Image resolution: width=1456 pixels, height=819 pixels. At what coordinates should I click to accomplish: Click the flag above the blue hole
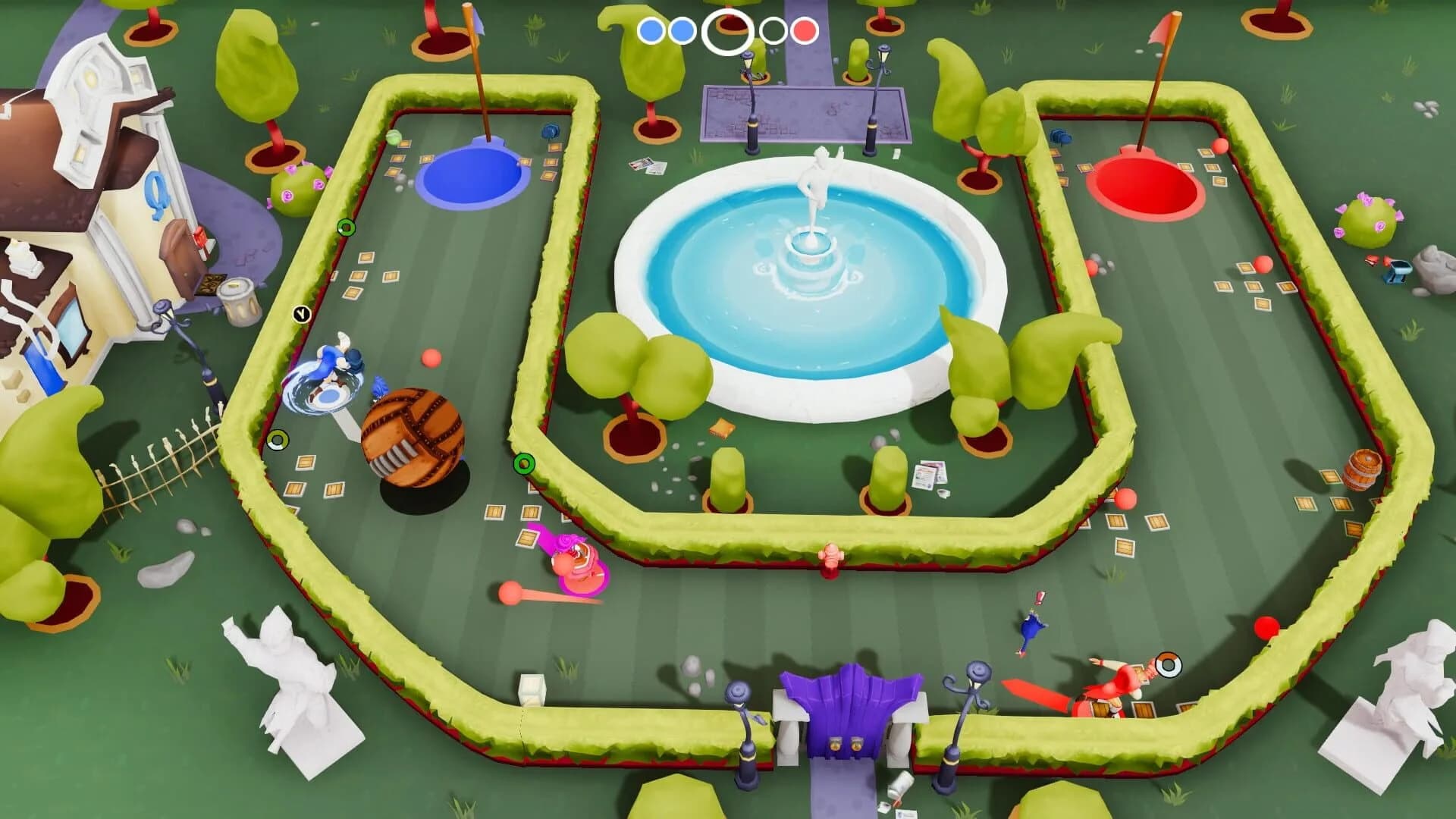point(476,19)
